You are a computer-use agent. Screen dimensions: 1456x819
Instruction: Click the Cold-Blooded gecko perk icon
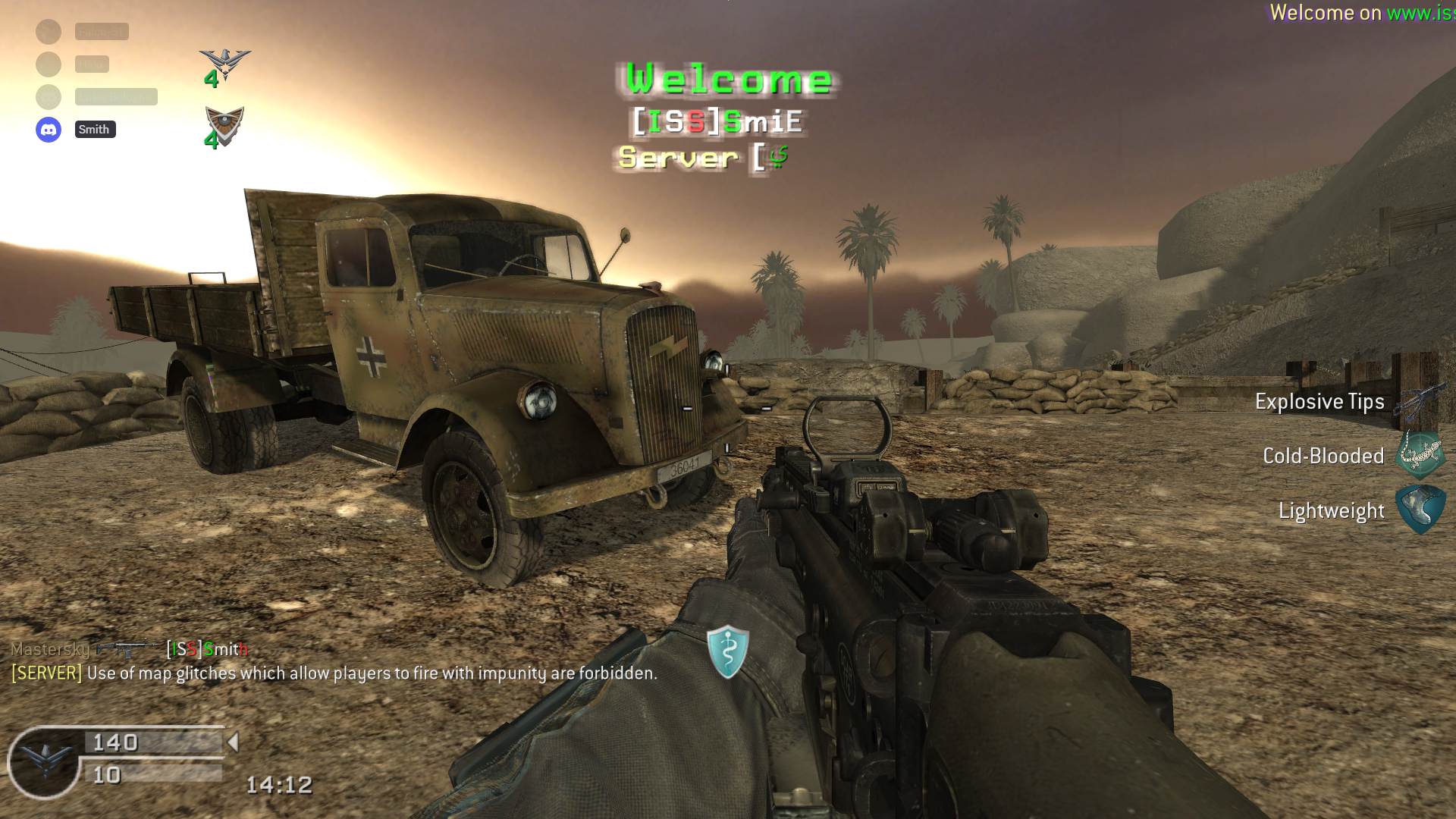point(1421,455)
